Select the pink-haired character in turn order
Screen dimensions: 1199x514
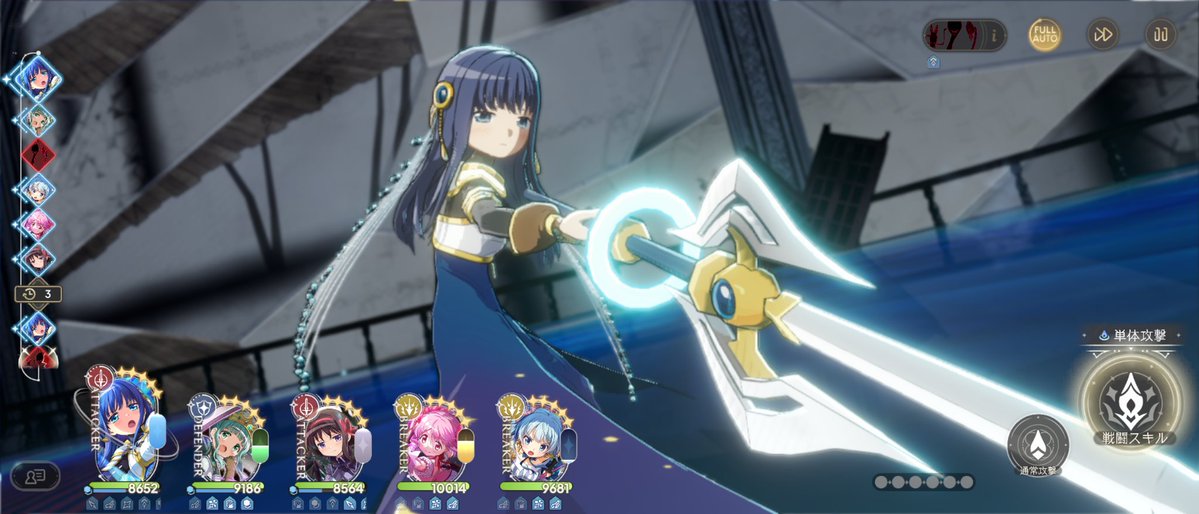click(x=38, y=224)
